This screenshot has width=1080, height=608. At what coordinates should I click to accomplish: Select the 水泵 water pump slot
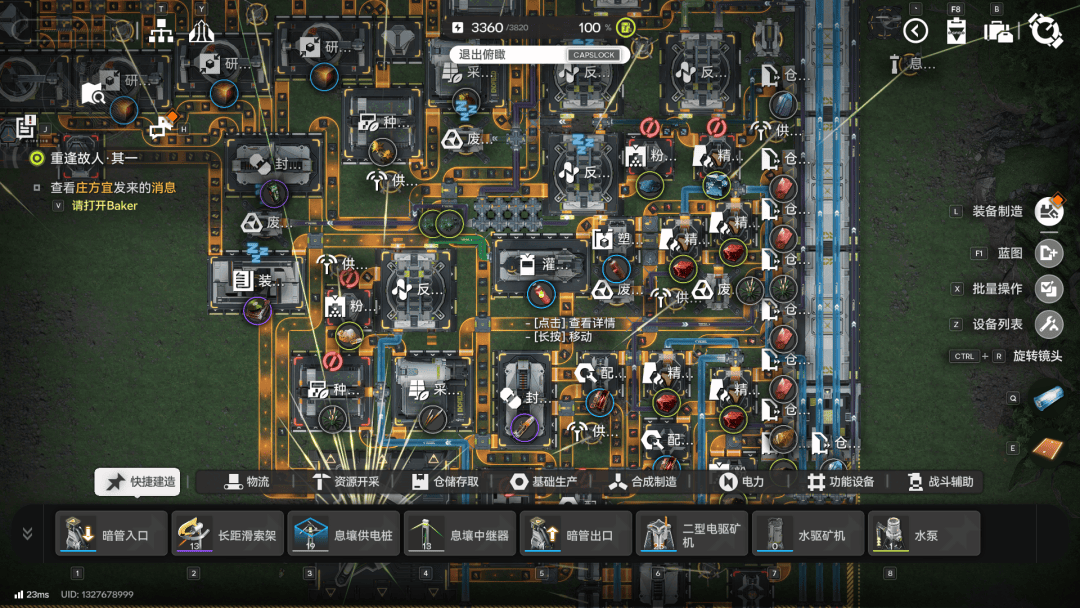pos(924,534)
